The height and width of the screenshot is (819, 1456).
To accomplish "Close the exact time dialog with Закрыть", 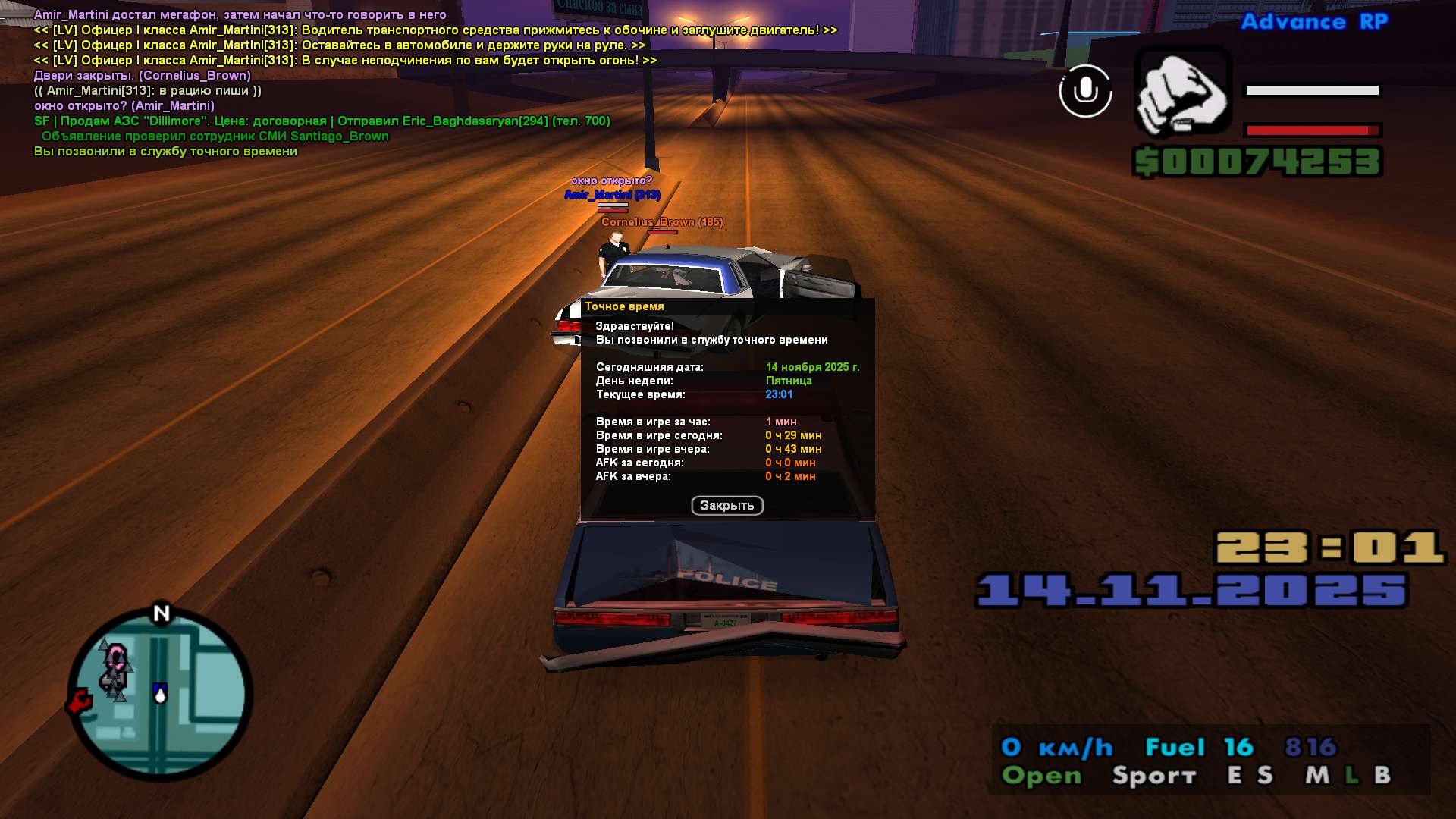I will tap(726, 506).
